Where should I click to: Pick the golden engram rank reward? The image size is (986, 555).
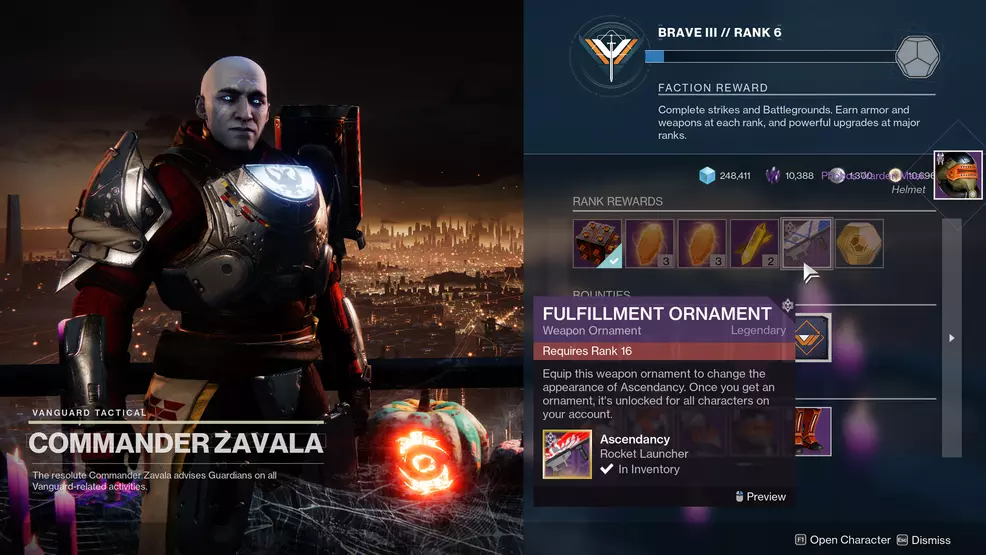click(x=859, y=244)
